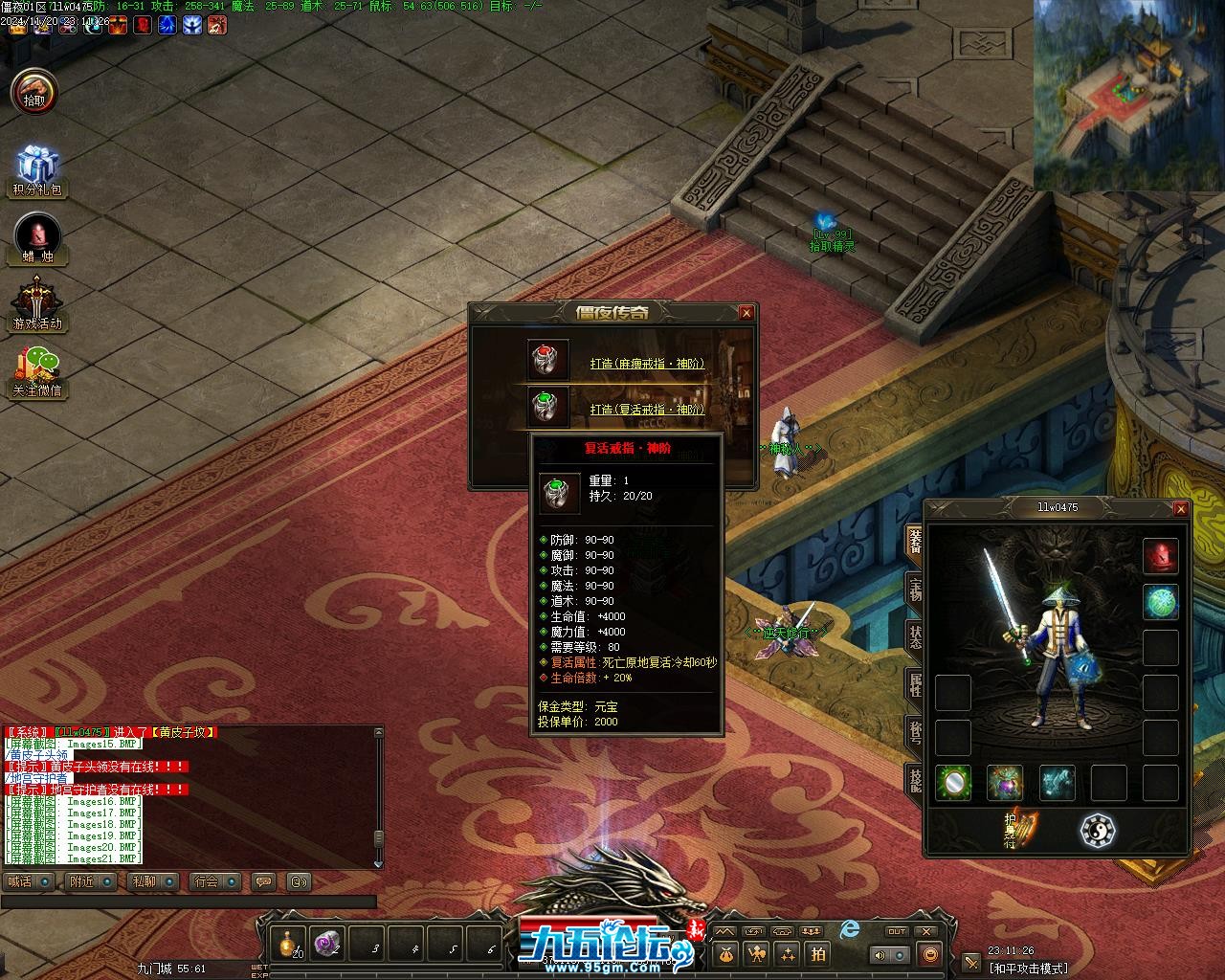Switch to the 宝物 treasure tab
This screenshot has width=1225, height=980.
(x=915, y=589)
